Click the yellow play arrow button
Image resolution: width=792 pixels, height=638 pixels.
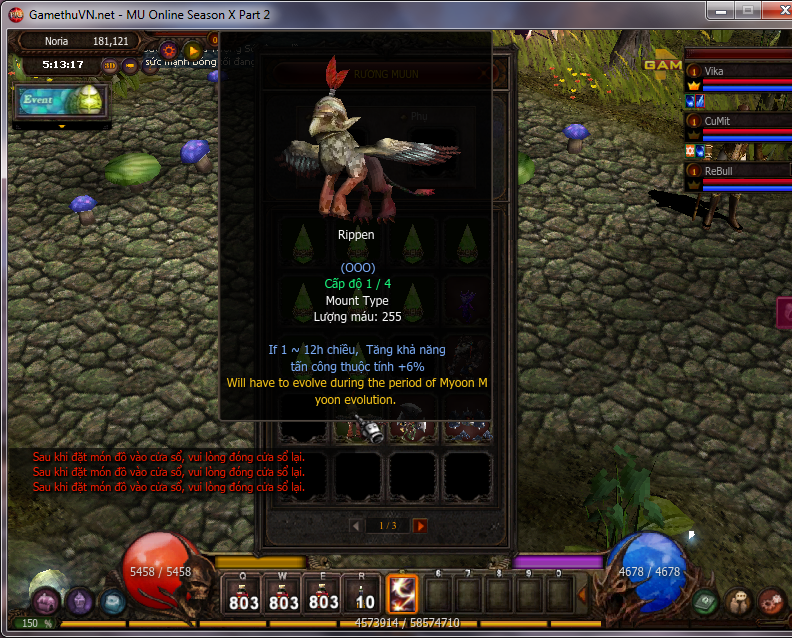coord(194,49)
